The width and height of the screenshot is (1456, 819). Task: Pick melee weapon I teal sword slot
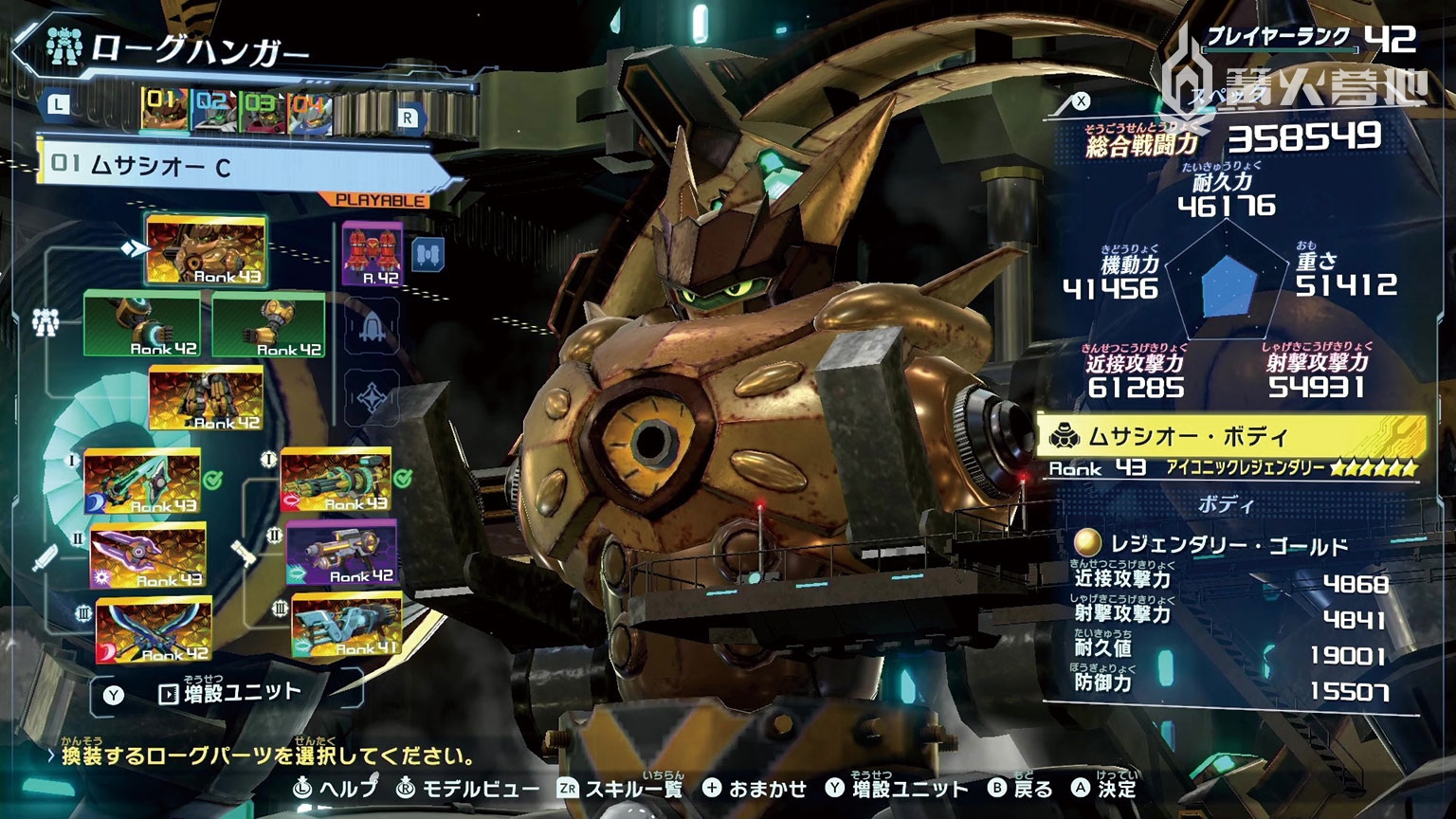coord(142,482)
